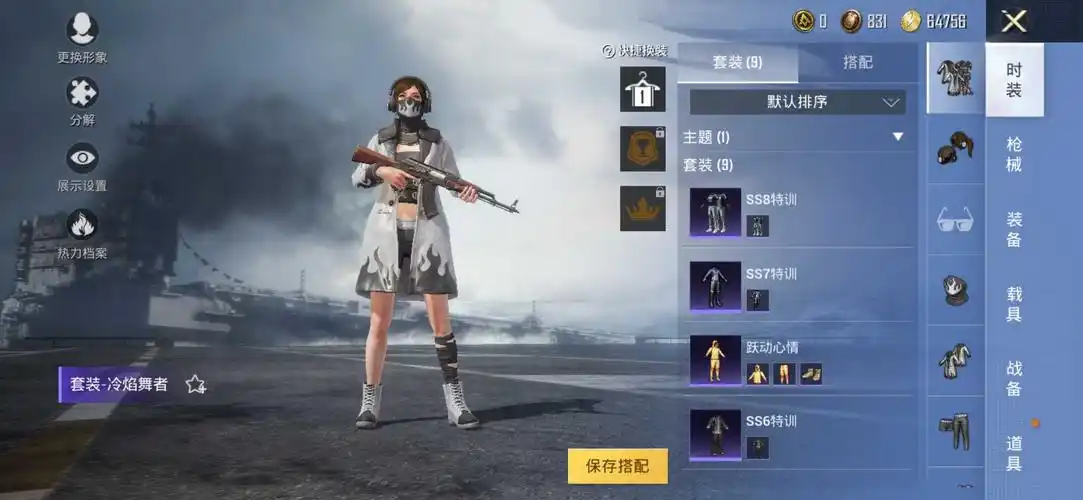Open the 分解 dismantle option
Image resolution: width=1083 pixels, height=500 pixels.
pyautogui.click(x=82, y=100)
